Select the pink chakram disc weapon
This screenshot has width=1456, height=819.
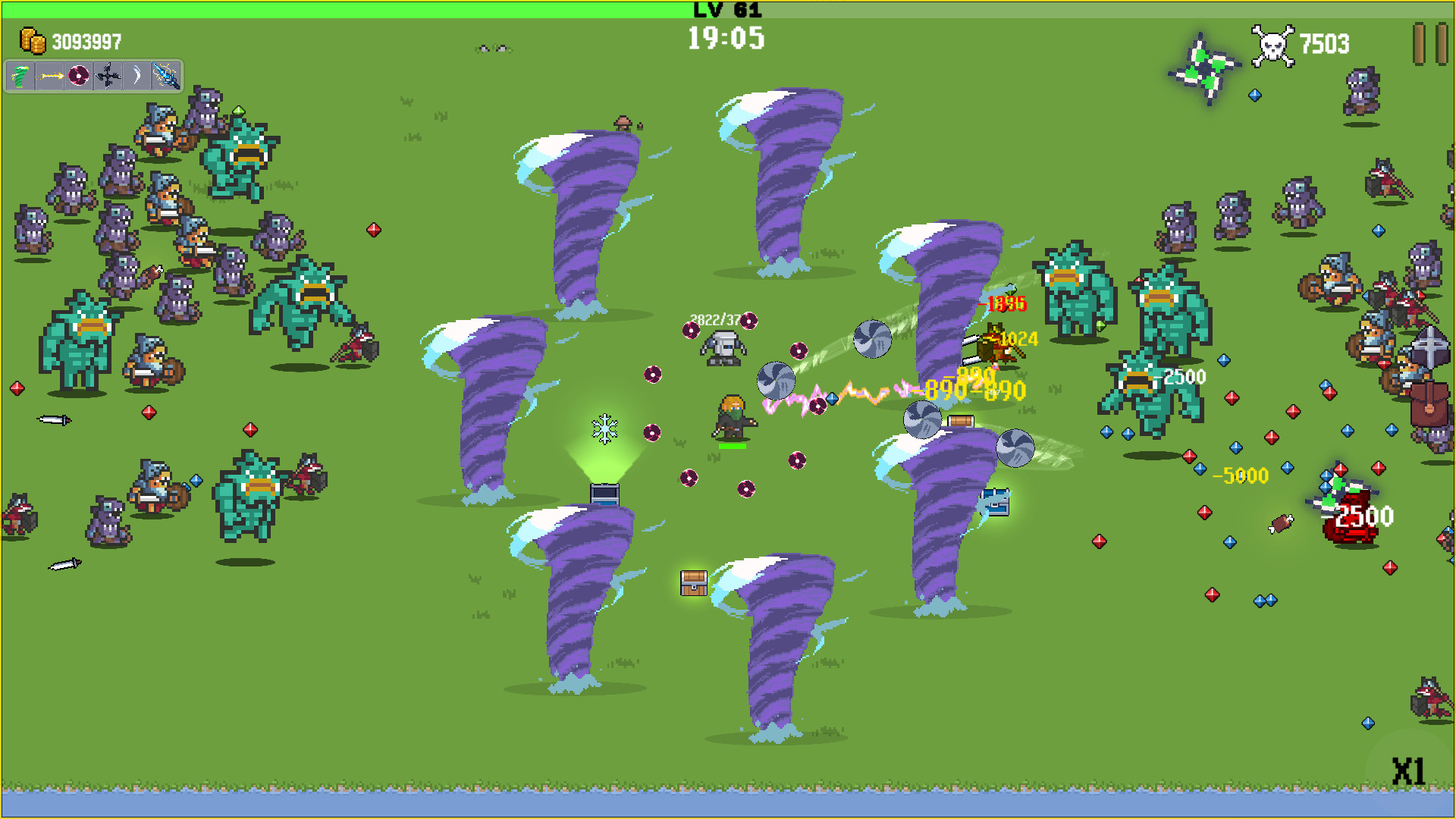[x=79, y=76]
